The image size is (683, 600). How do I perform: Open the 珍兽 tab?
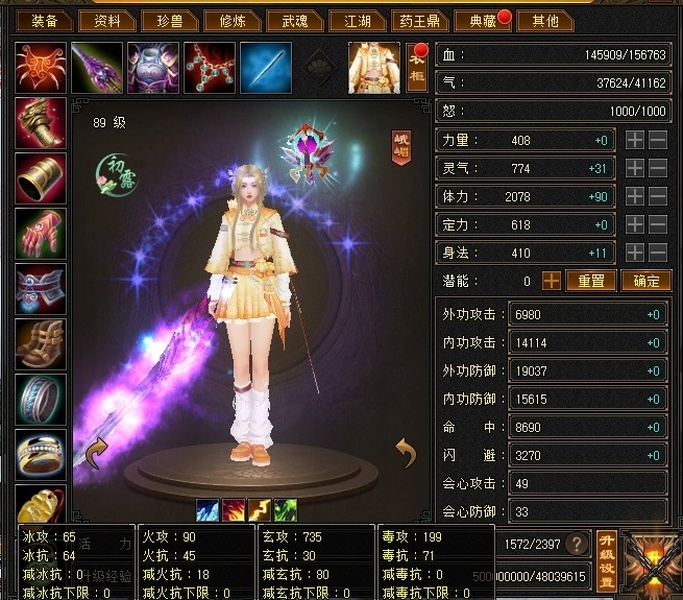165,20
